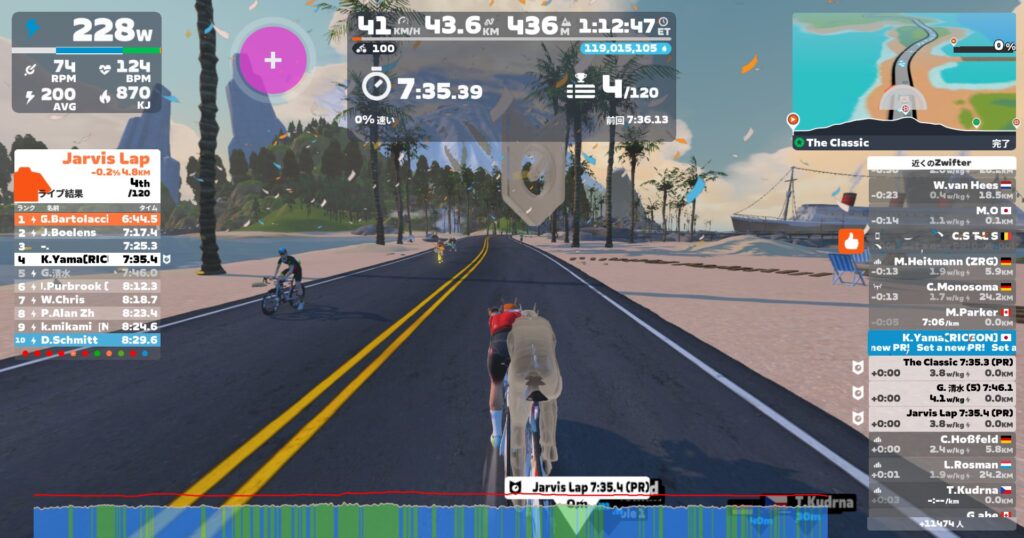Screen dimensions: 1024x538
Task: Open the power and heart rate panel
Action: click(87, 62)
